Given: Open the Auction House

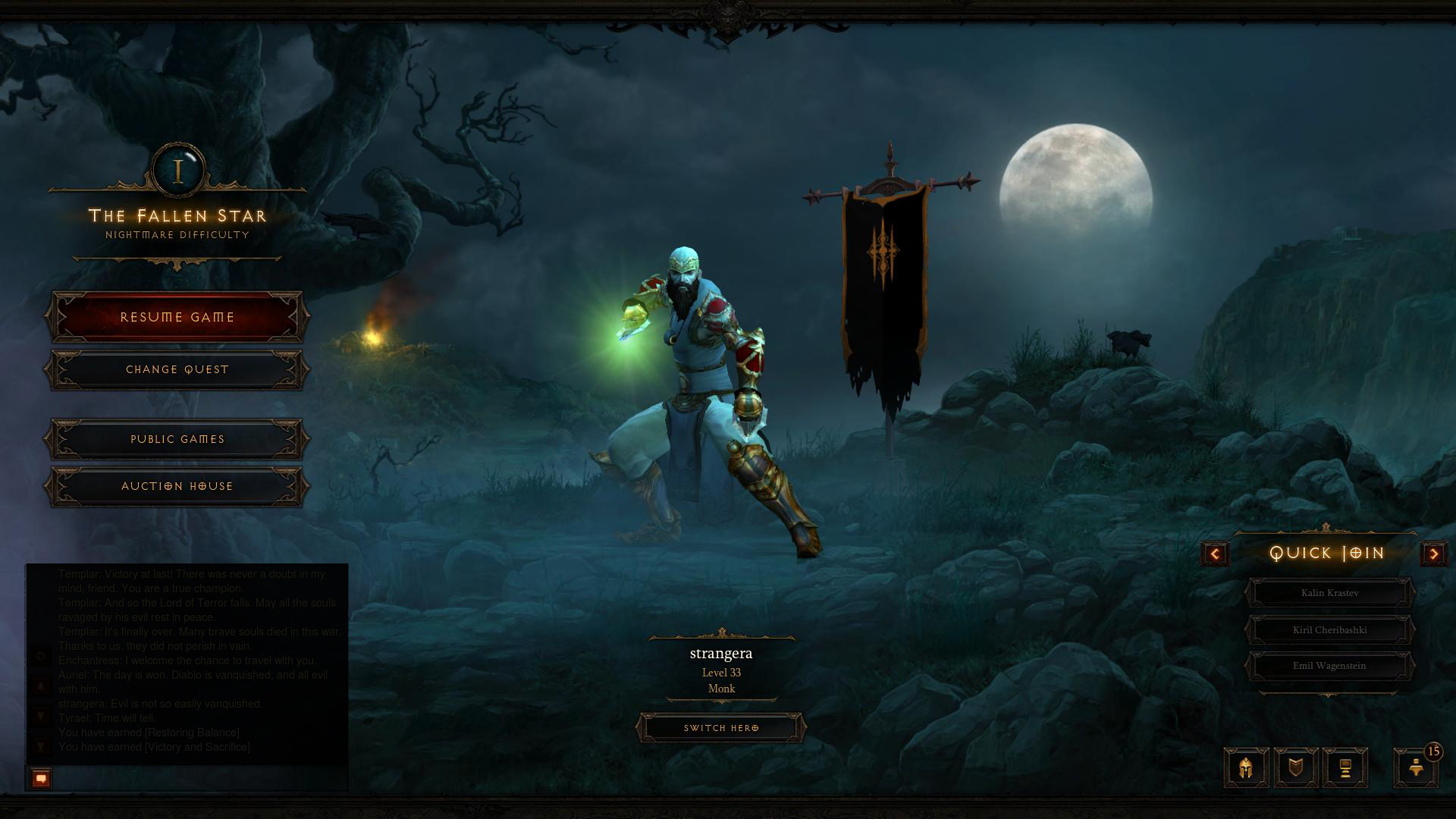Looking at the screenshot, I should (x=177, y=486).
